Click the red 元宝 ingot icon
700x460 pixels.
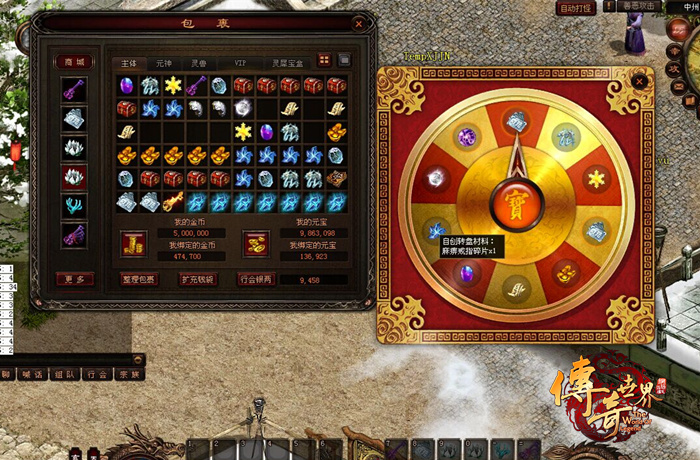(x=255, y=242)
